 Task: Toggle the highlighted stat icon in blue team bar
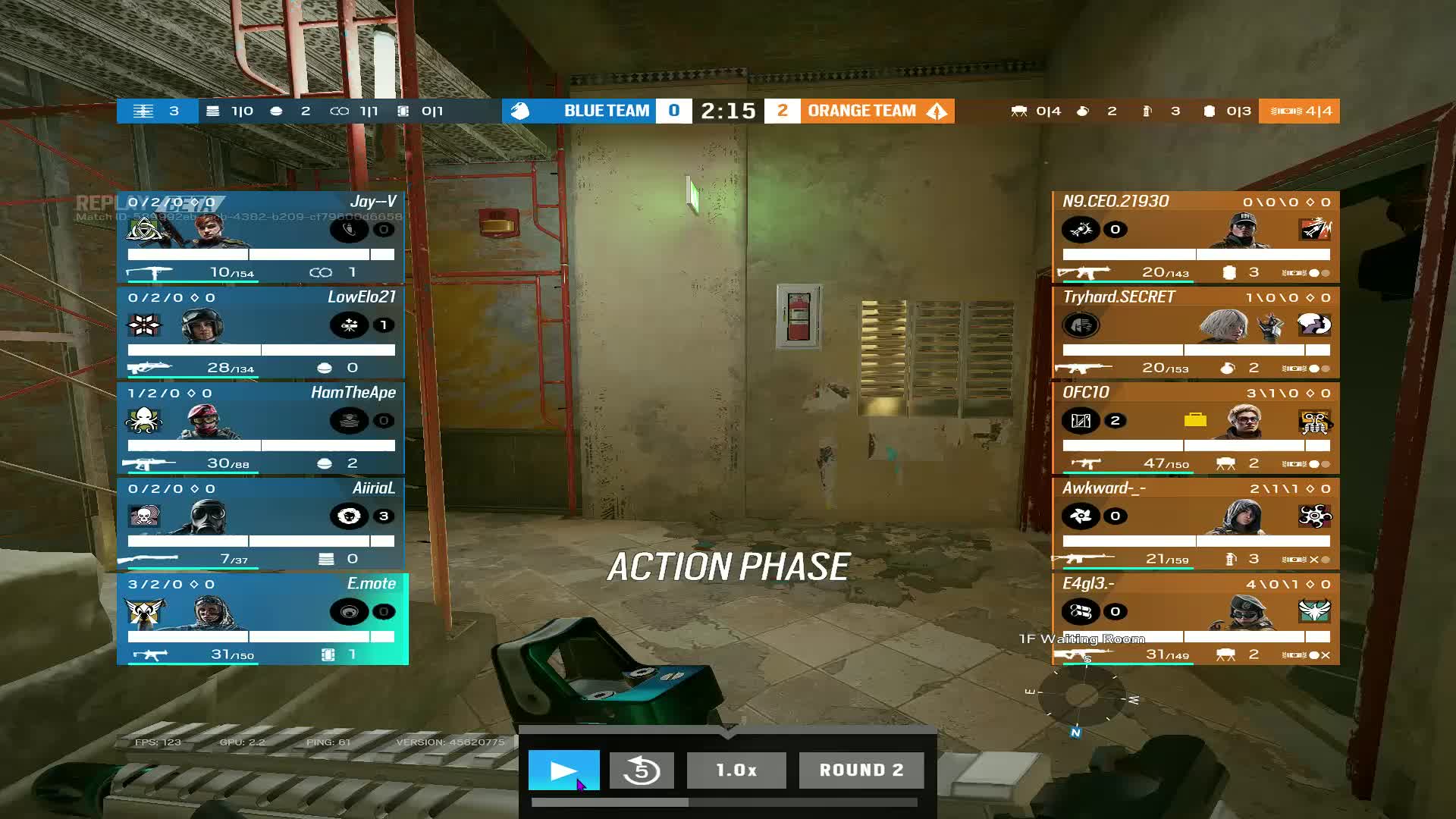pos(143,111)
